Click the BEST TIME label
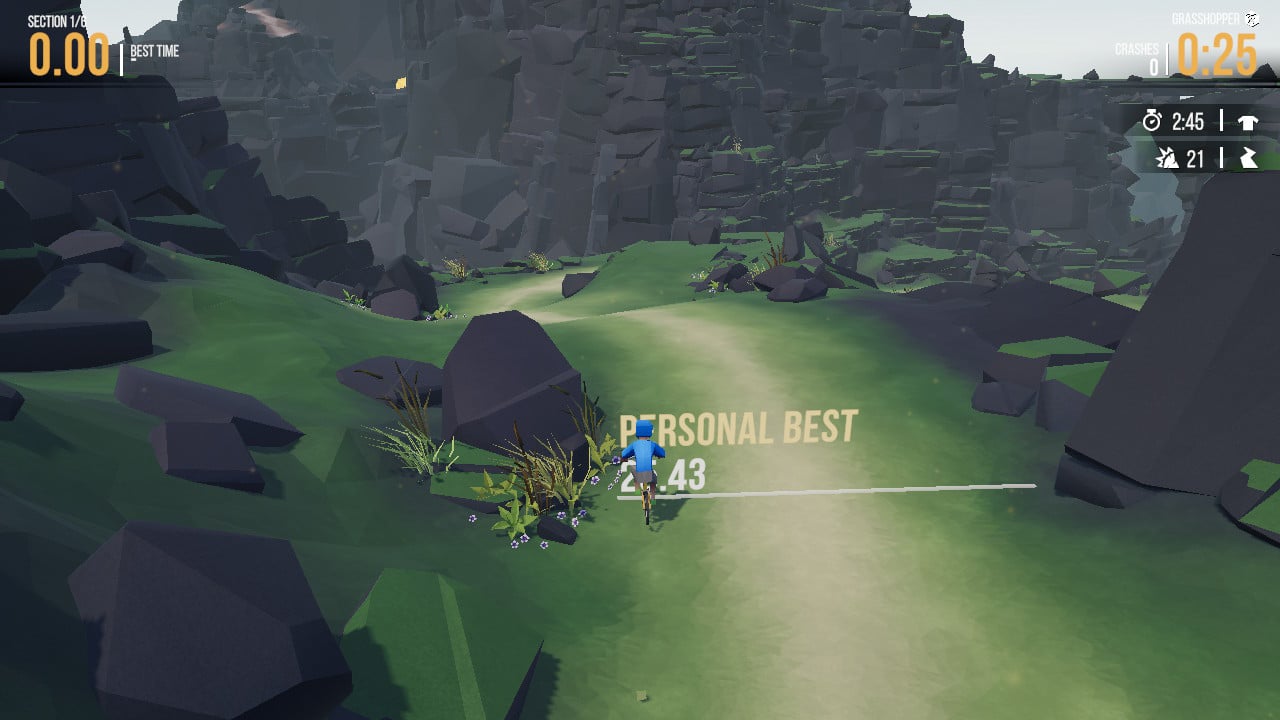 point(155,51)
